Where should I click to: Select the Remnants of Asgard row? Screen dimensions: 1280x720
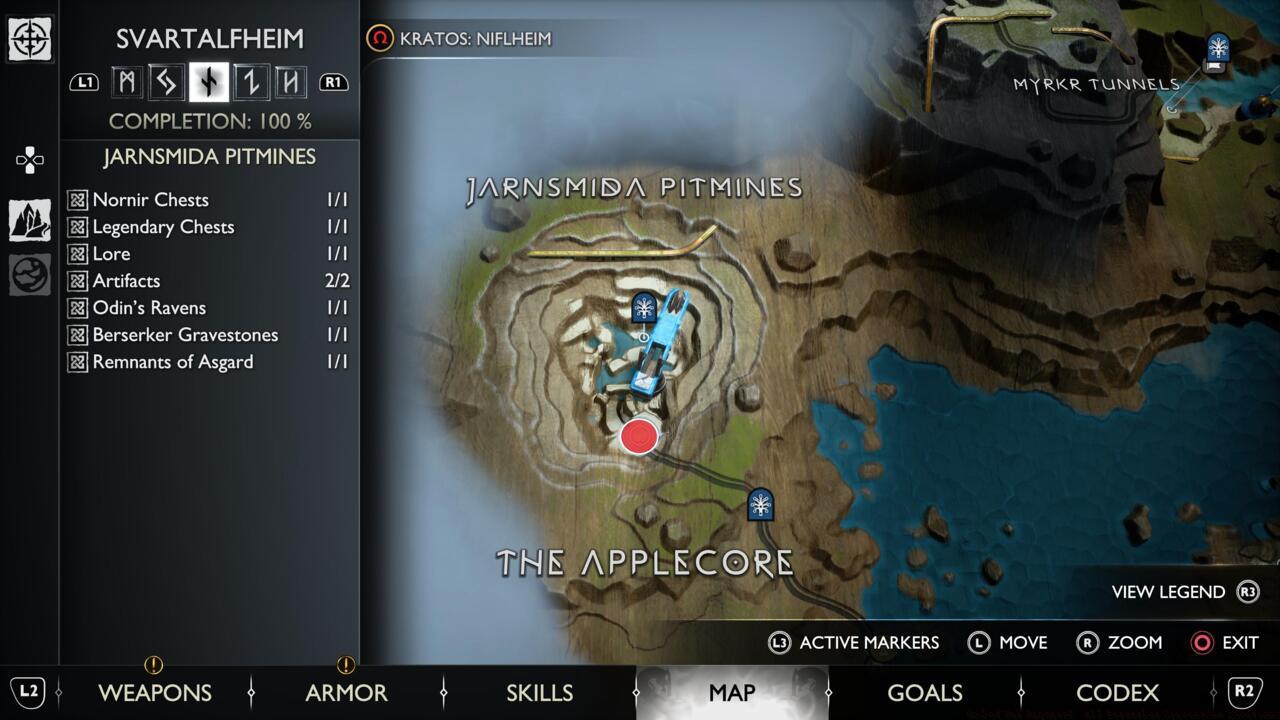tap(208, 362)
